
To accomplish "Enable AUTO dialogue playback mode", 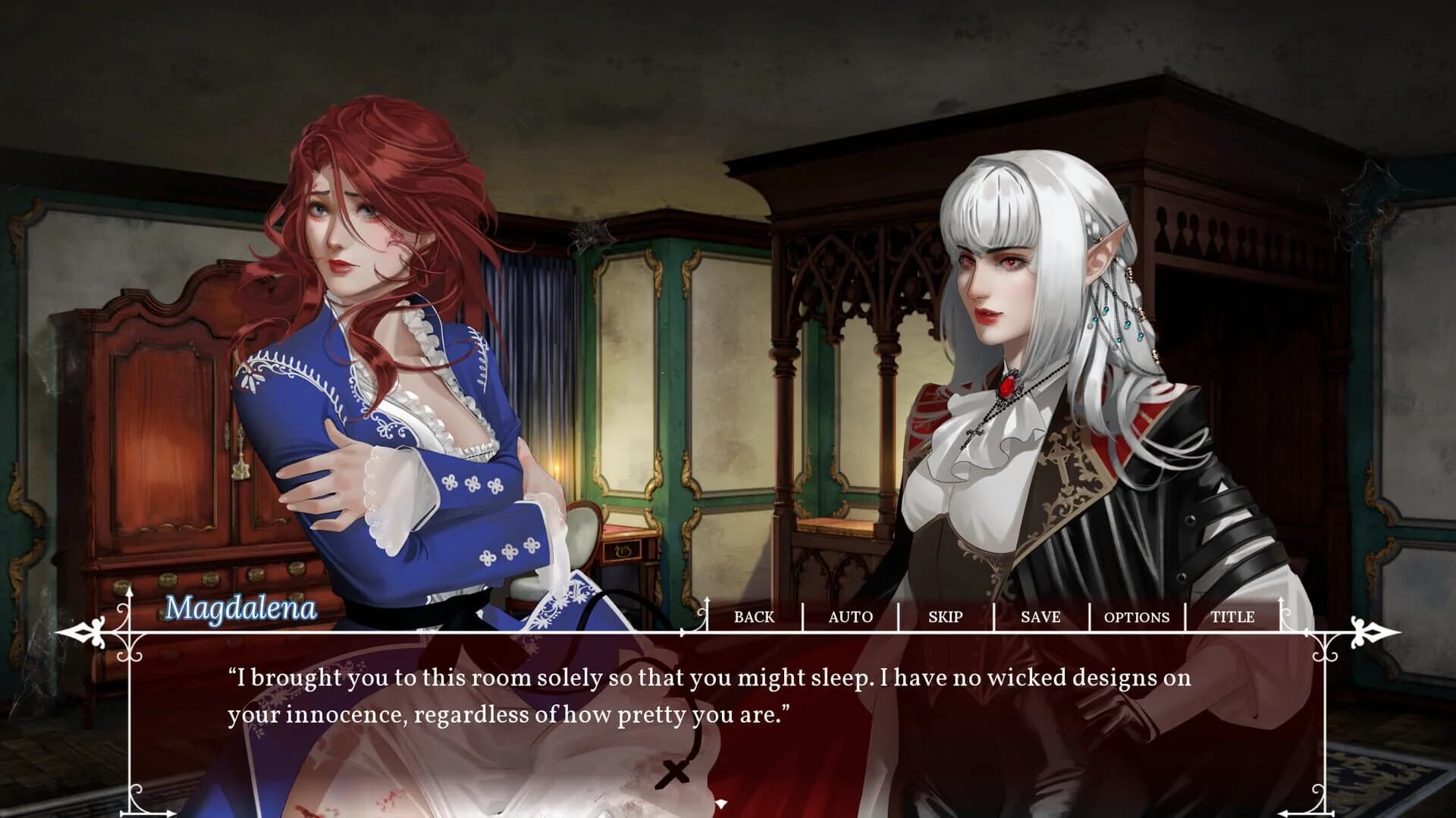I will pos(849,618).
